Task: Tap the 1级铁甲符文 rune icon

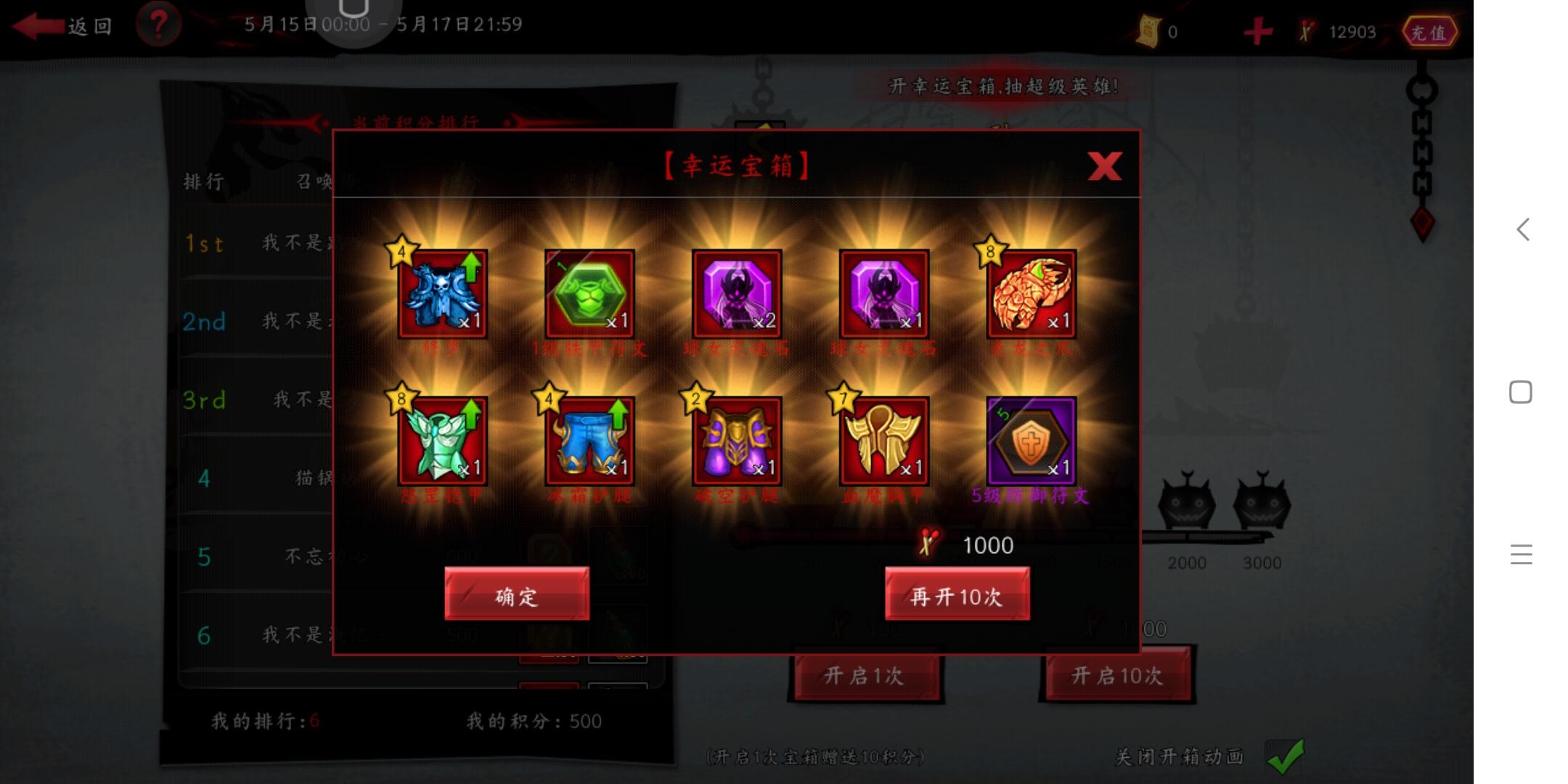Action: 589,294
